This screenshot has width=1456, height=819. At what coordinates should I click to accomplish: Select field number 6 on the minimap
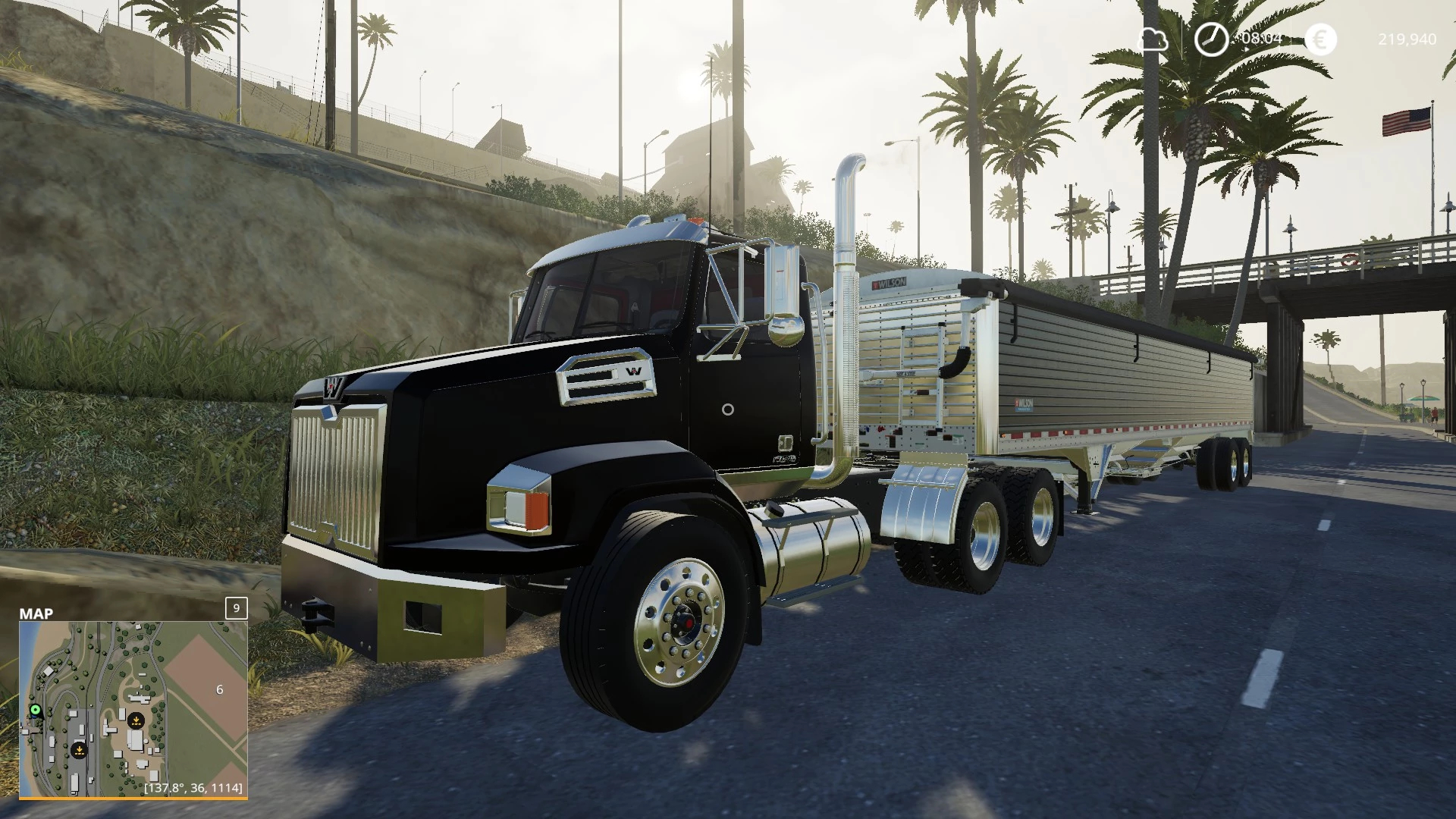pyautogui.click(x=220, y=689)
